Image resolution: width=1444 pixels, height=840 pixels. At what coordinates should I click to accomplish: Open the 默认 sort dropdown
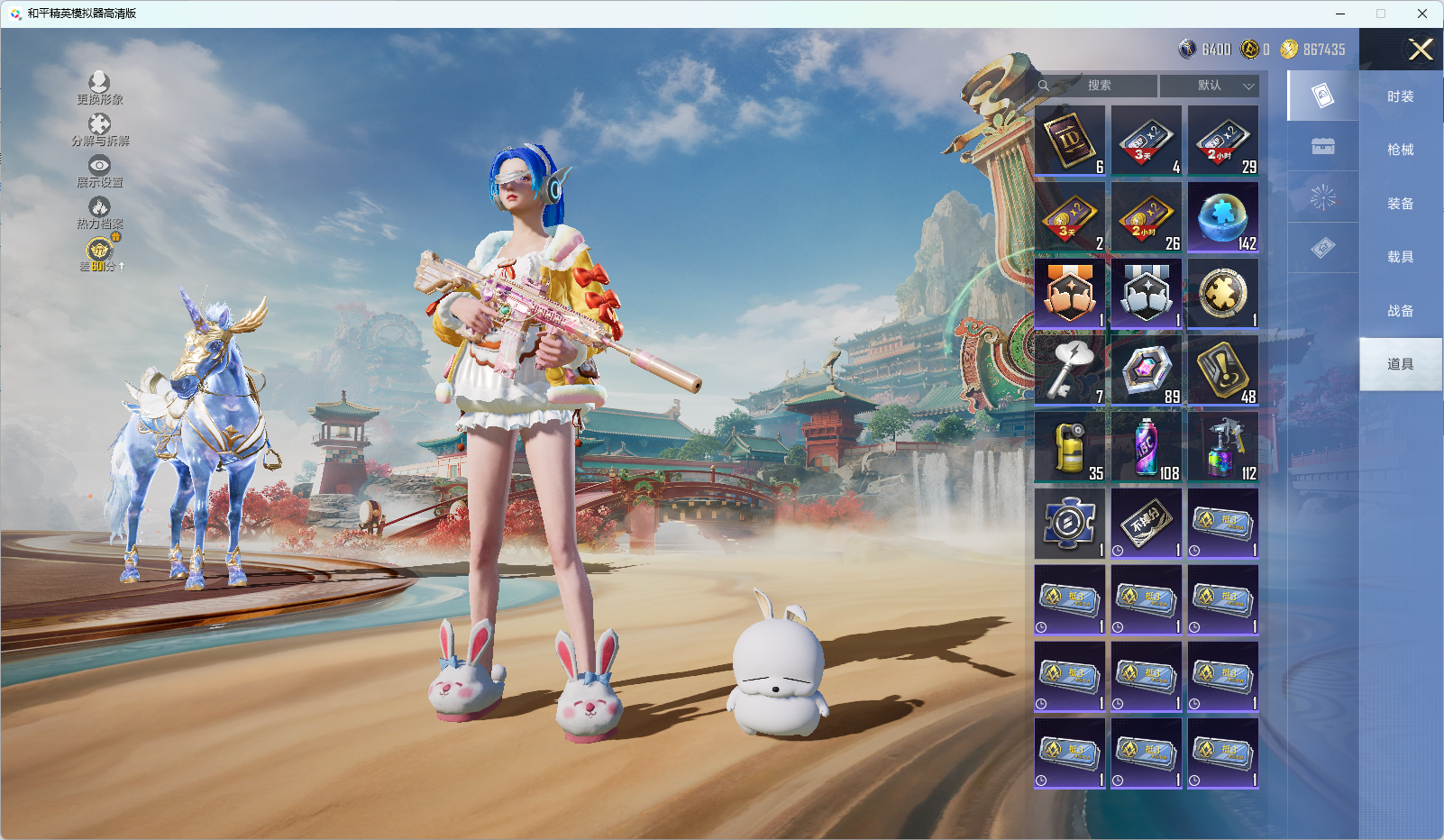[x=1210, y=86]
